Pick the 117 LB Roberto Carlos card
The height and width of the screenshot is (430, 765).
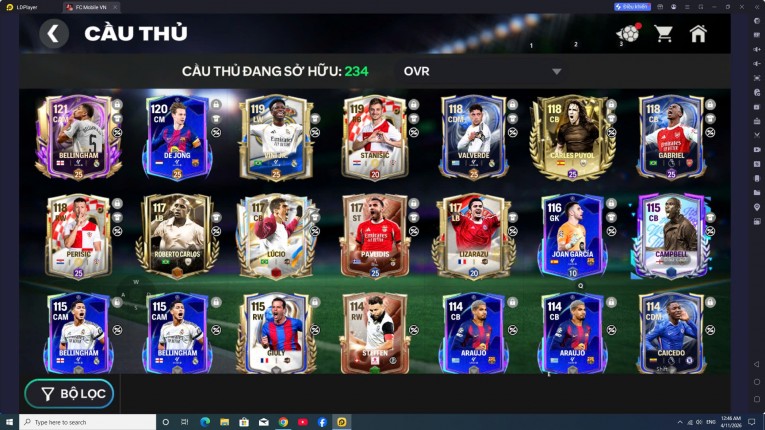tap(177, 237)
